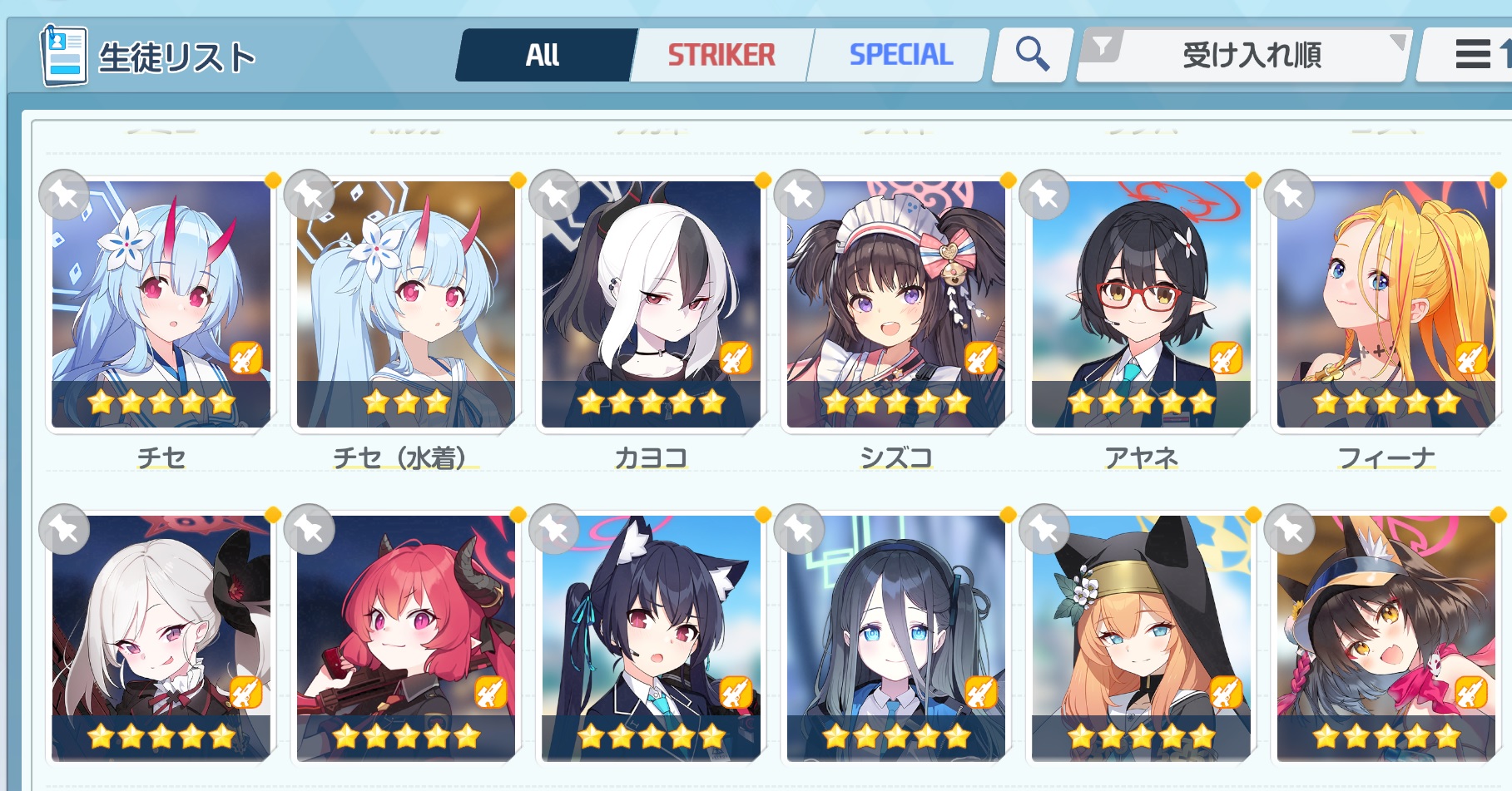Select the long dark-haired headband student card
This screenshot has width=1512, height=791.
click(896, 638)
